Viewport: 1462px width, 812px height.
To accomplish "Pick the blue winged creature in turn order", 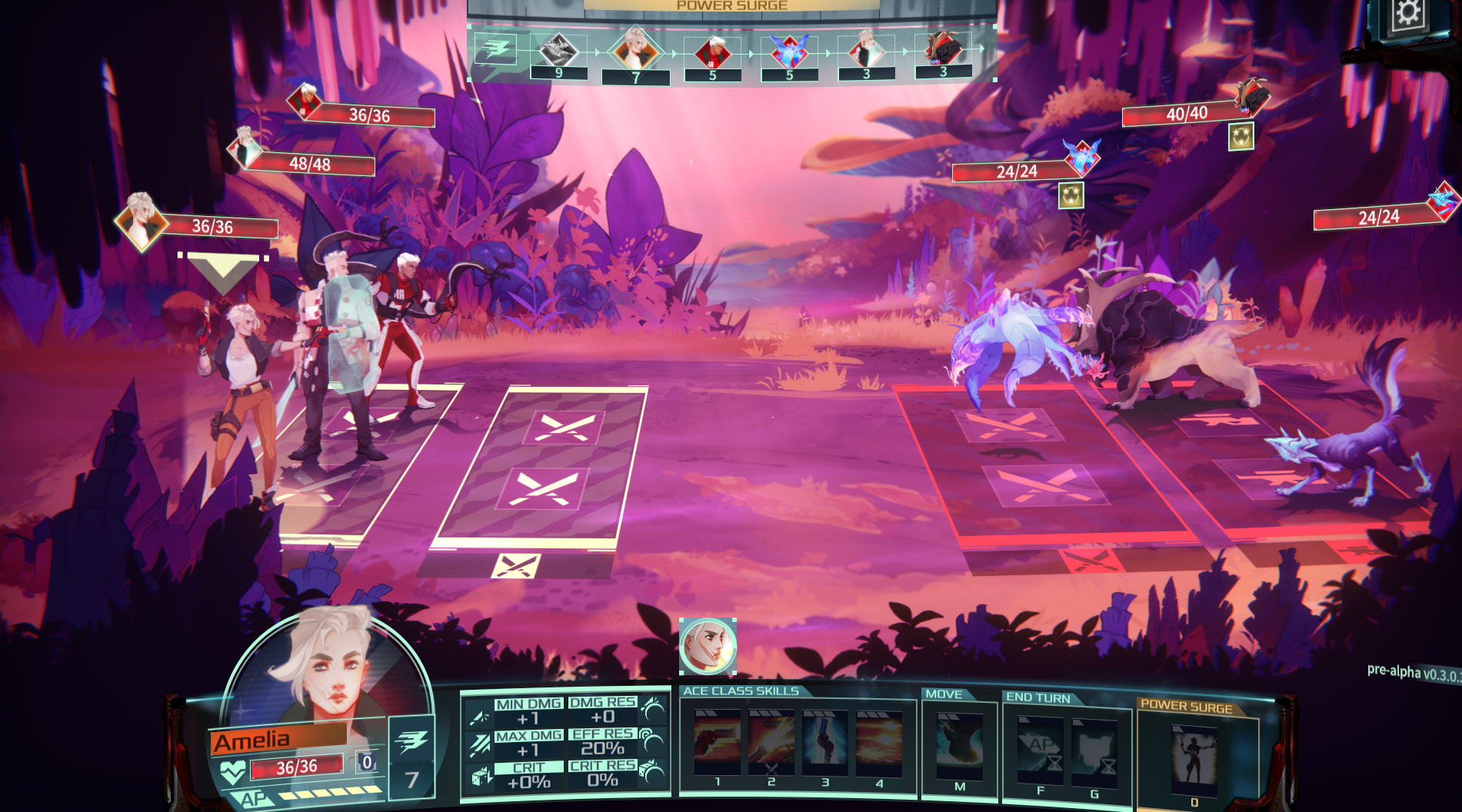I will [x=789, y=50].
